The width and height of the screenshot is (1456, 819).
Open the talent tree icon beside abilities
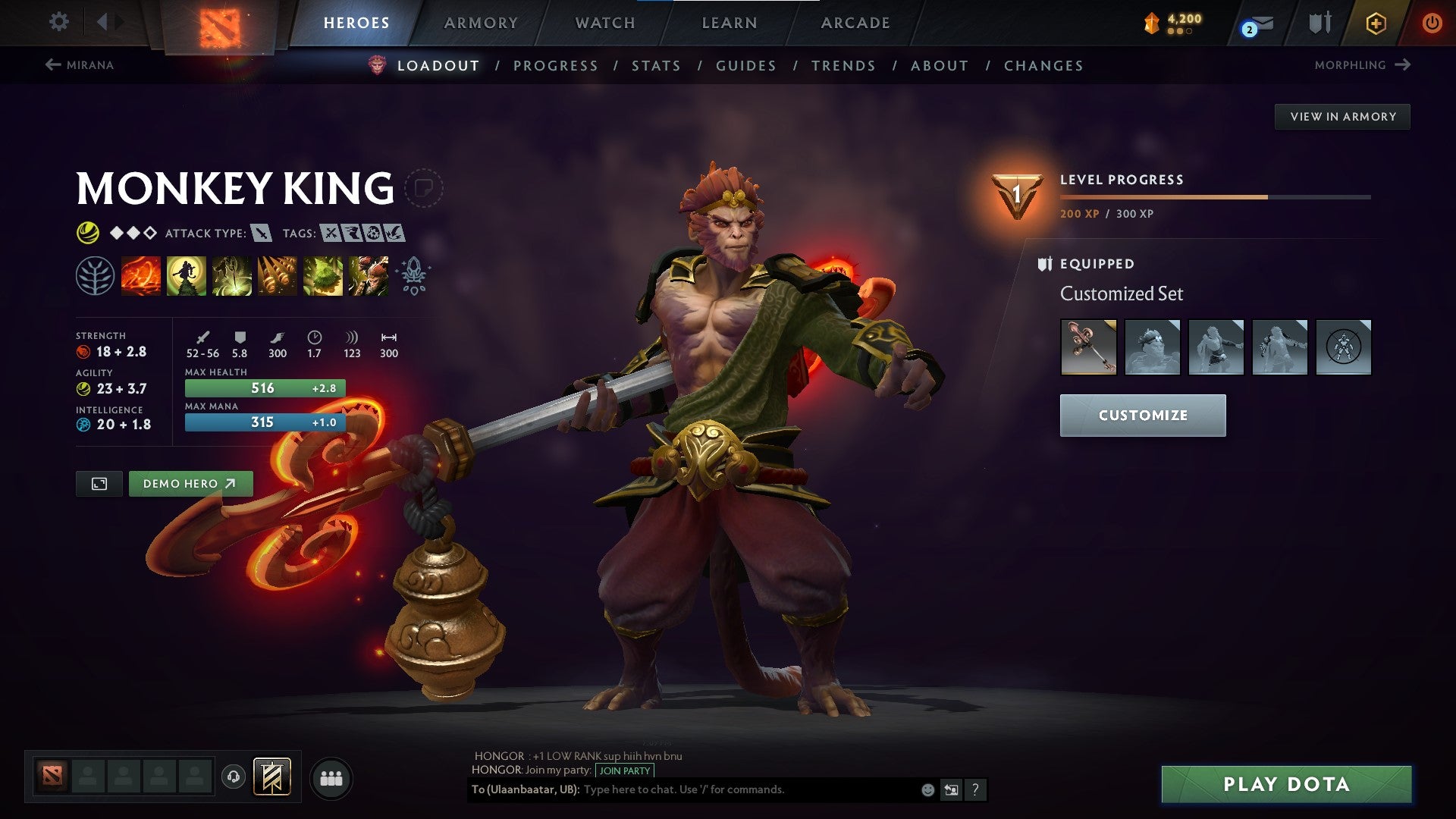(96, 276)
